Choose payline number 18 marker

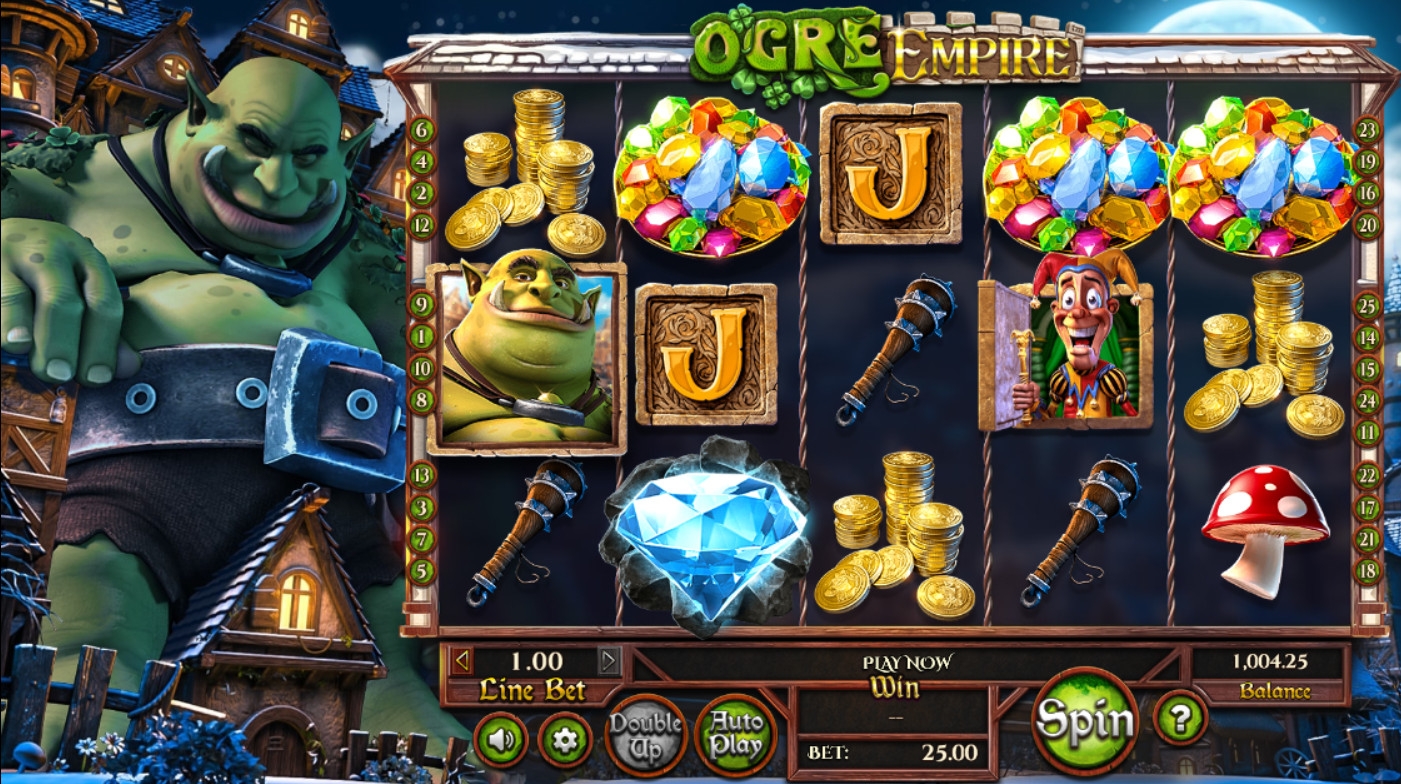point(1367,571)
